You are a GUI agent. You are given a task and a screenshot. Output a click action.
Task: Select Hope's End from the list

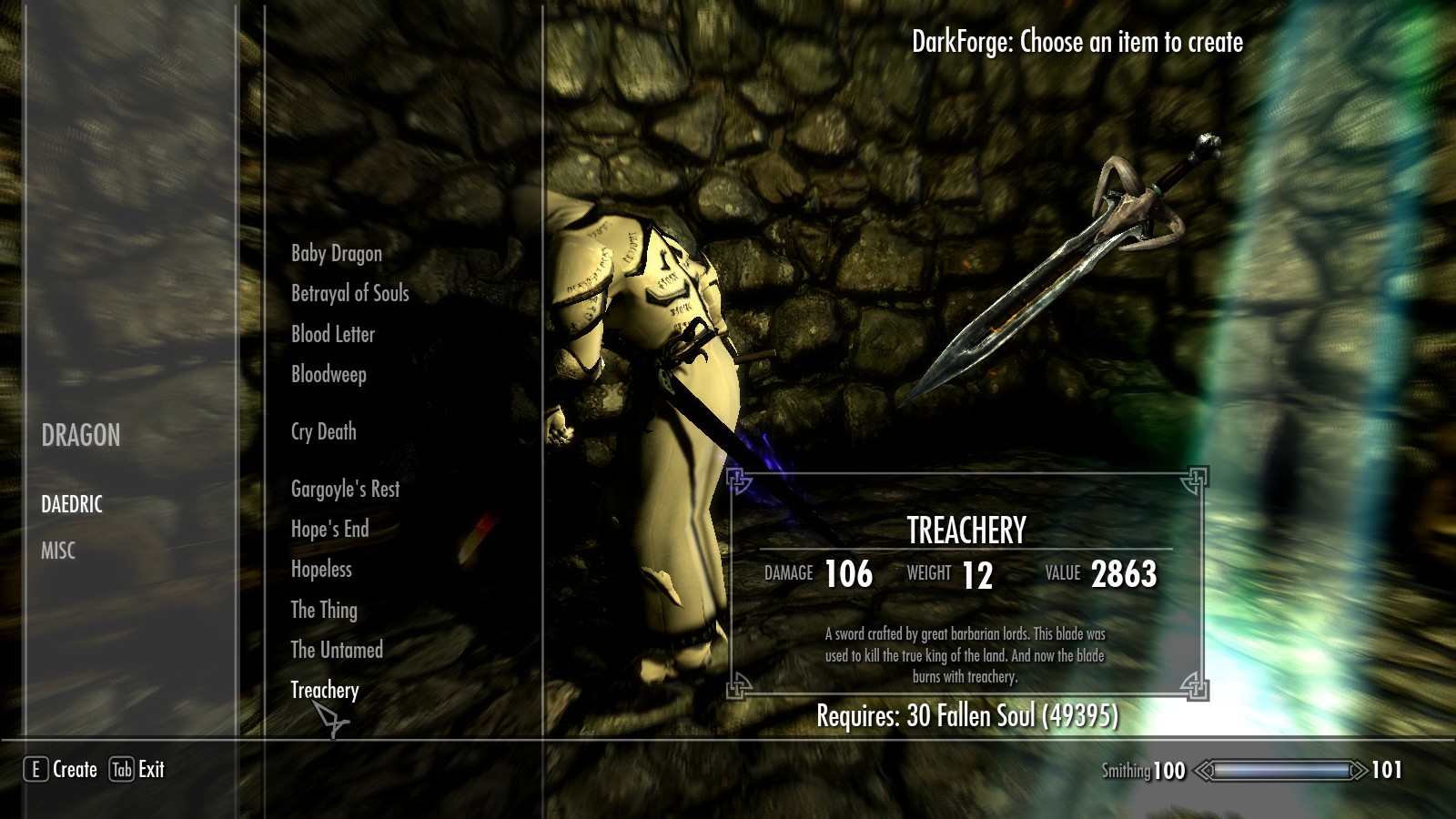coord(329,529)
